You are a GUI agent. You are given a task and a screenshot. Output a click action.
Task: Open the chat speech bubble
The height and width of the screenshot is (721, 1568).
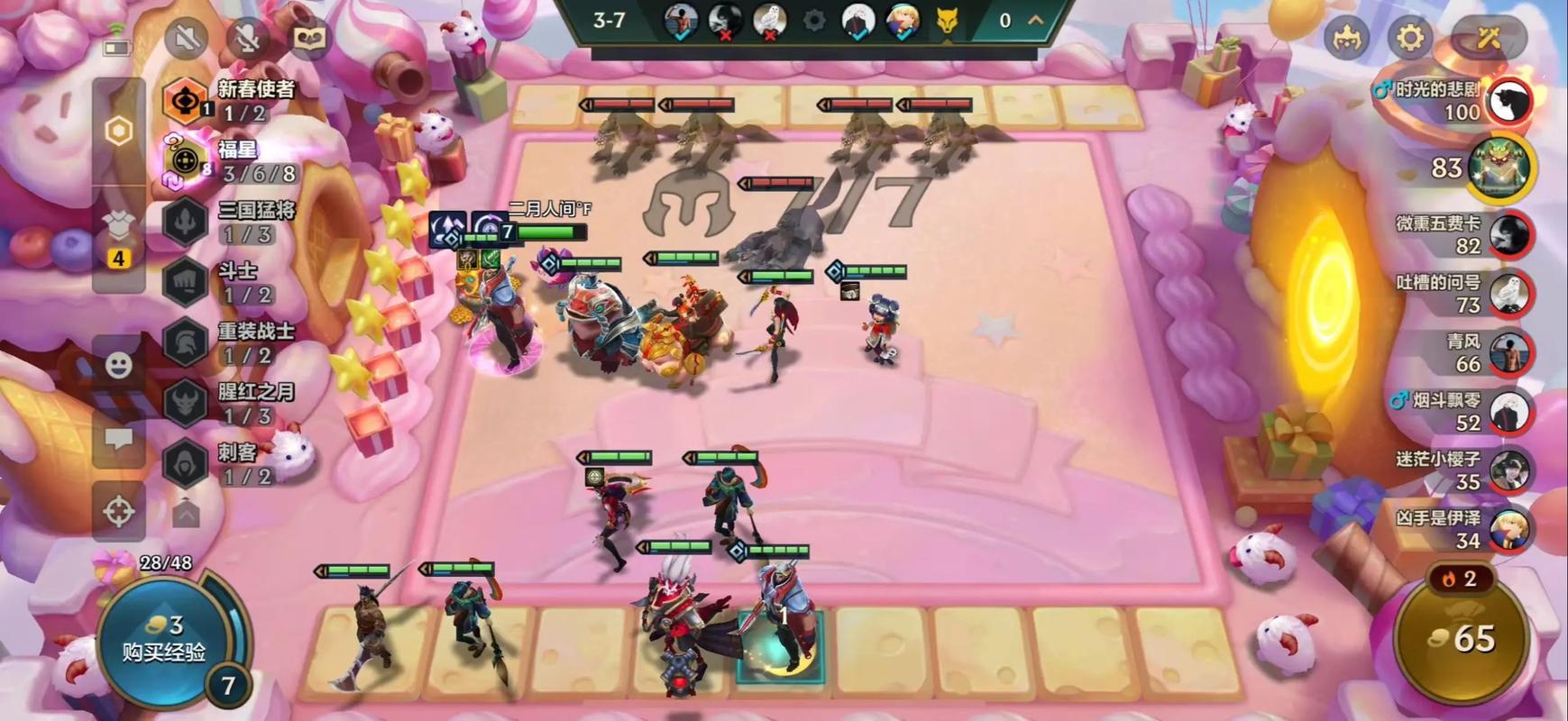click(x=119, y=439)
